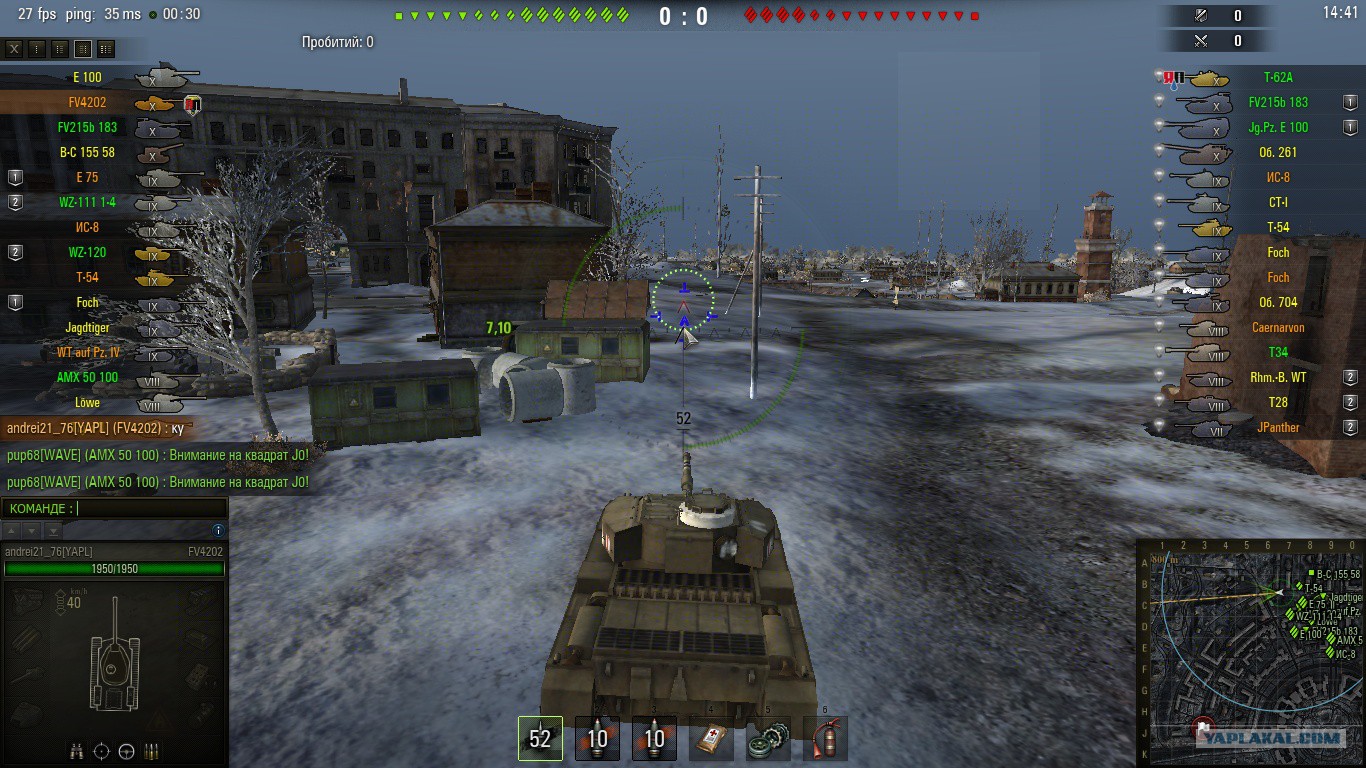The height and width of the screenshot is (768, 1366).
Task: Switch player list to the widest column layout
Action: (106, 49)
